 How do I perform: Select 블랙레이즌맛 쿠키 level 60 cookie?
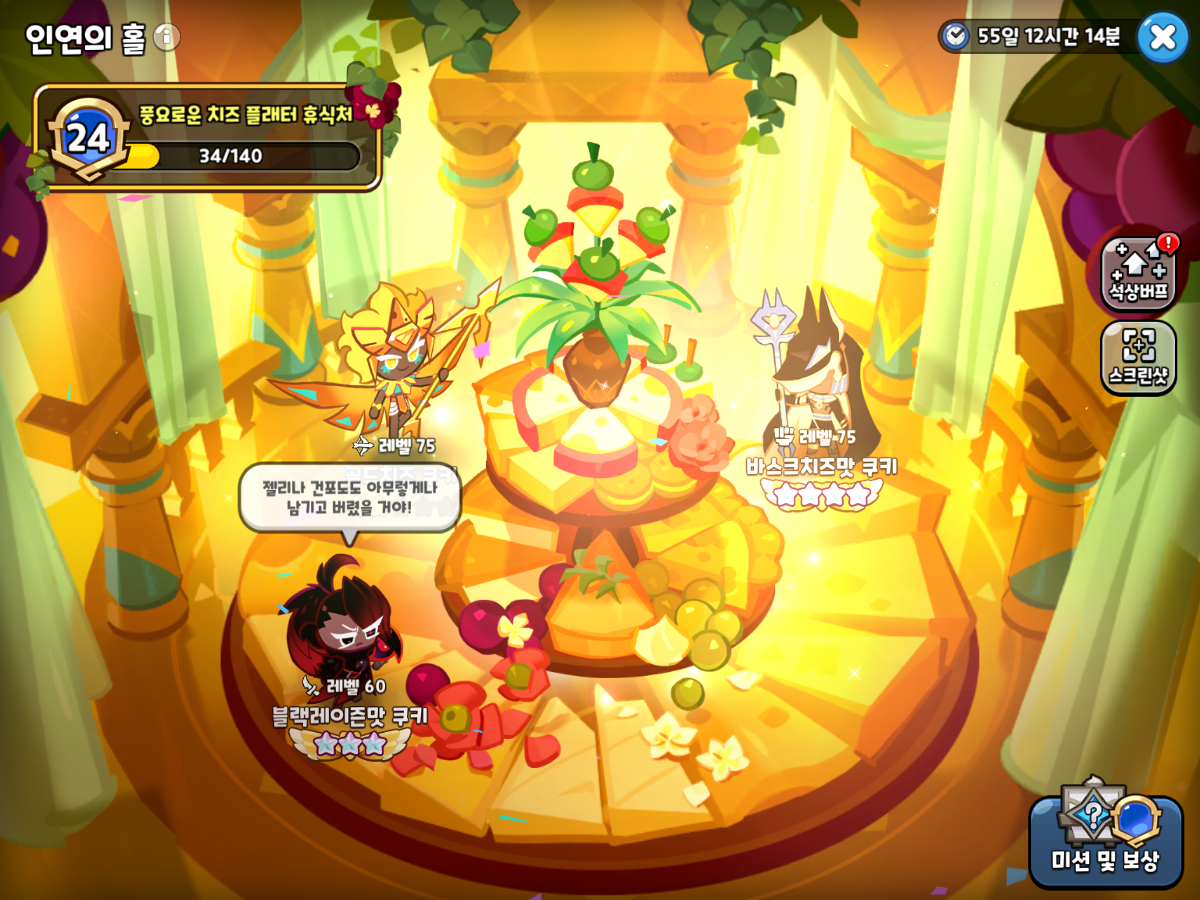tap(342, 620)
